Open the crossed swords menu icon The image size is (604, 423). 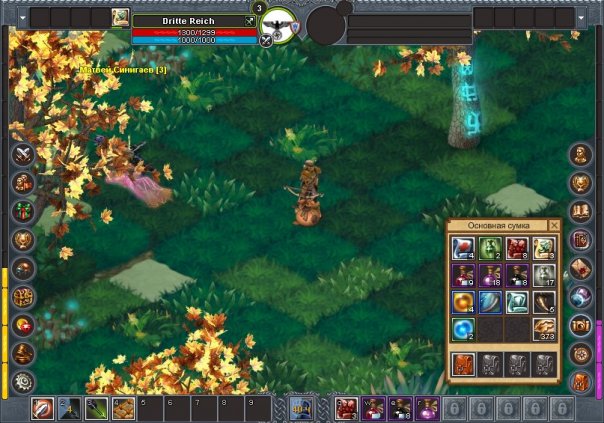(x=23, y=156)
